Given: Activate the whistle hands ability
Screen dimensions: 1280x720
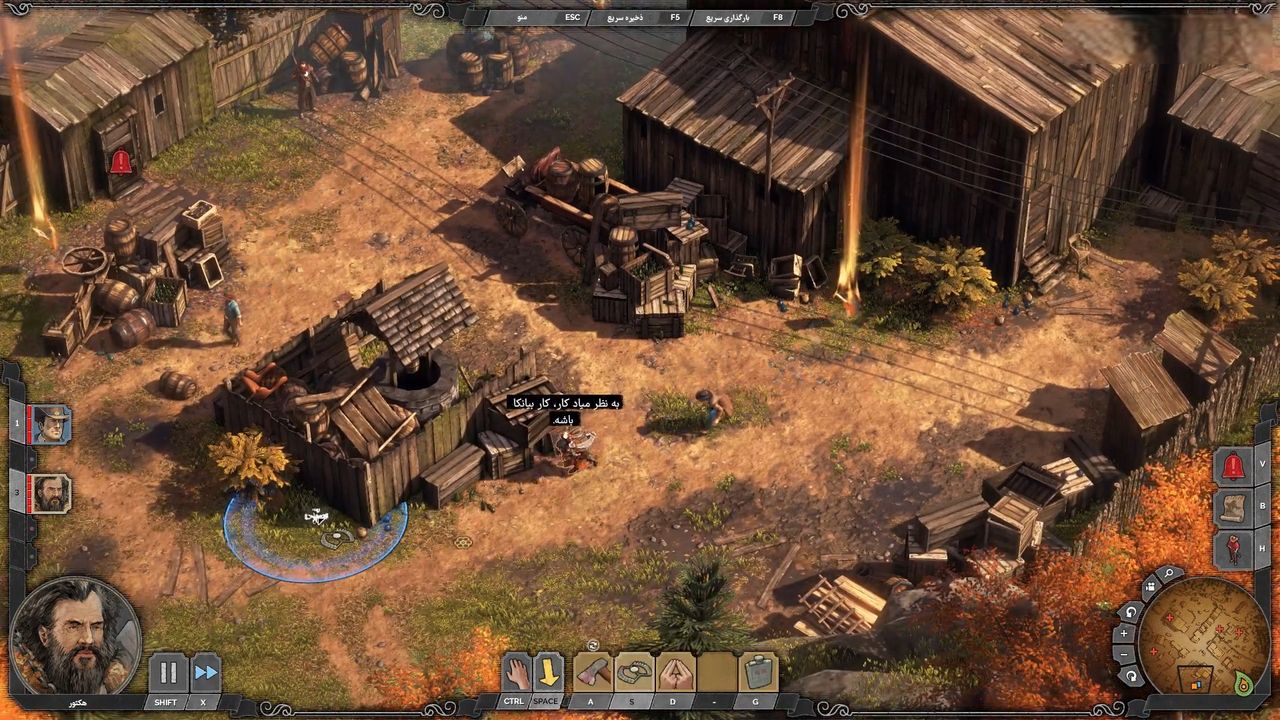Looking at the screenshot, I should point(676,673).
